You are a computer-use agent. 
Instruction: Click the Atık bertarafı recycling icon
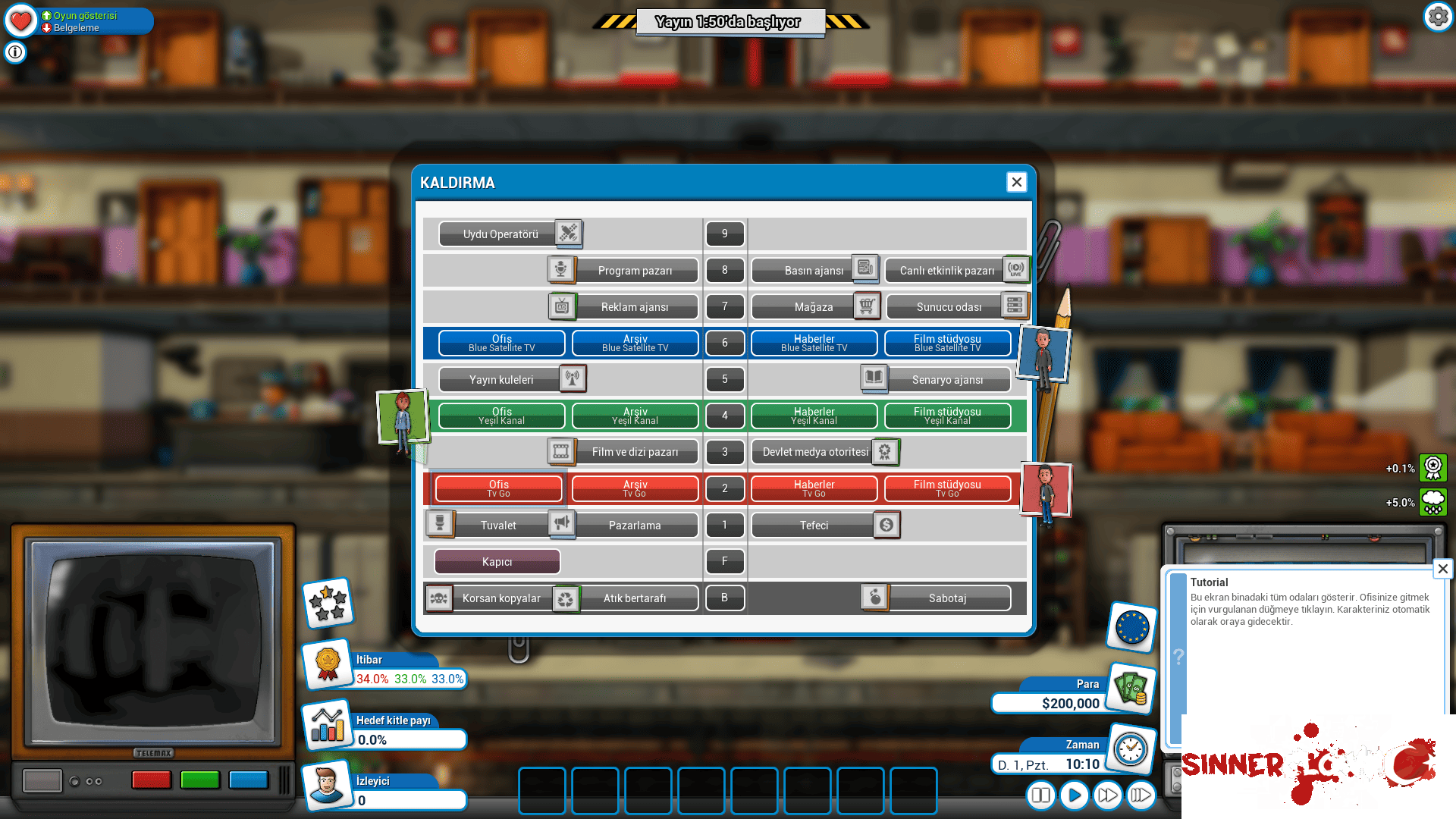[567, 598]
